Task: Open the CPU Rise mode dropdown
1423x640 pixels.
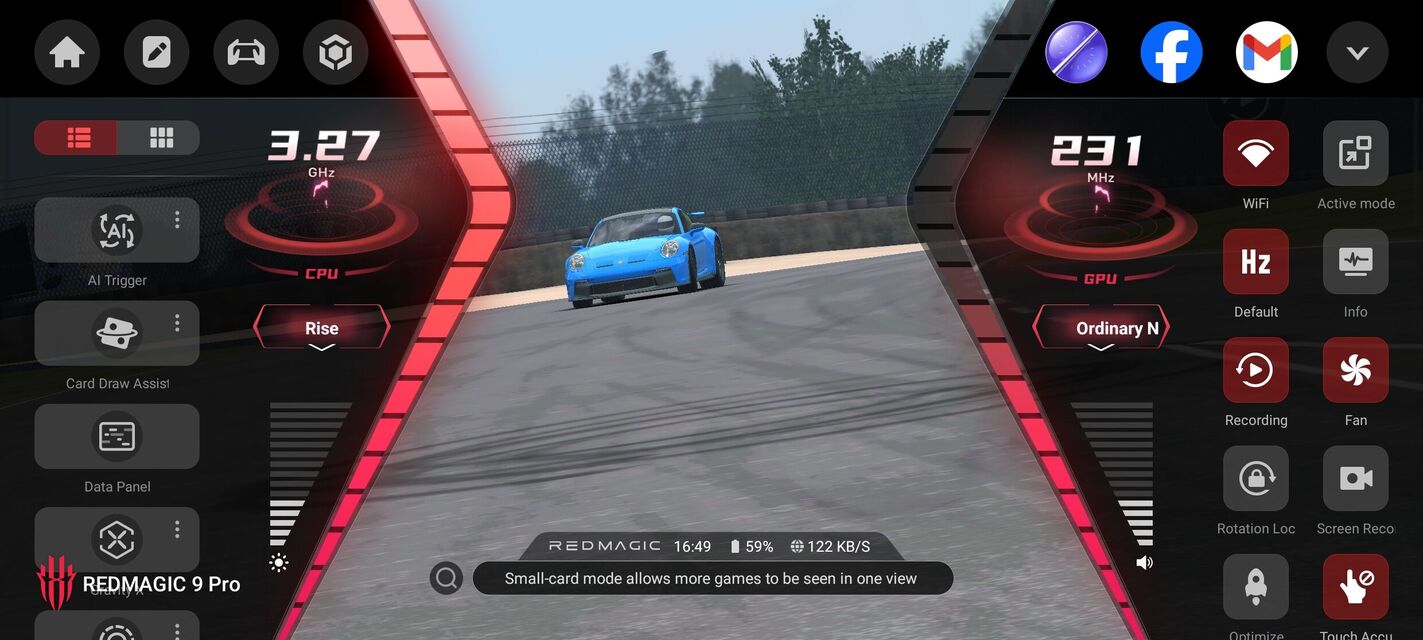Action: pyautogui.click(x=321, y=328)
